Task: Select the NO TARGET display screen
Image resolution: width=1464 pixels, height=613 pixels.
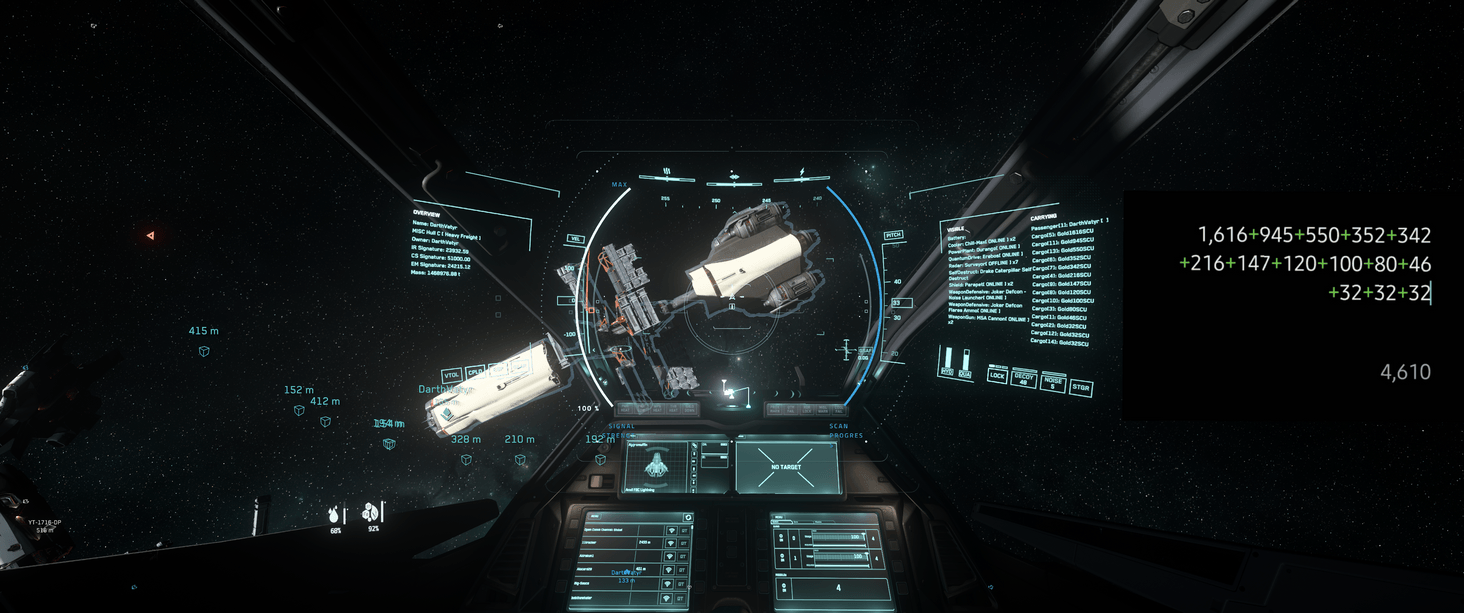Action: point(787,467)
